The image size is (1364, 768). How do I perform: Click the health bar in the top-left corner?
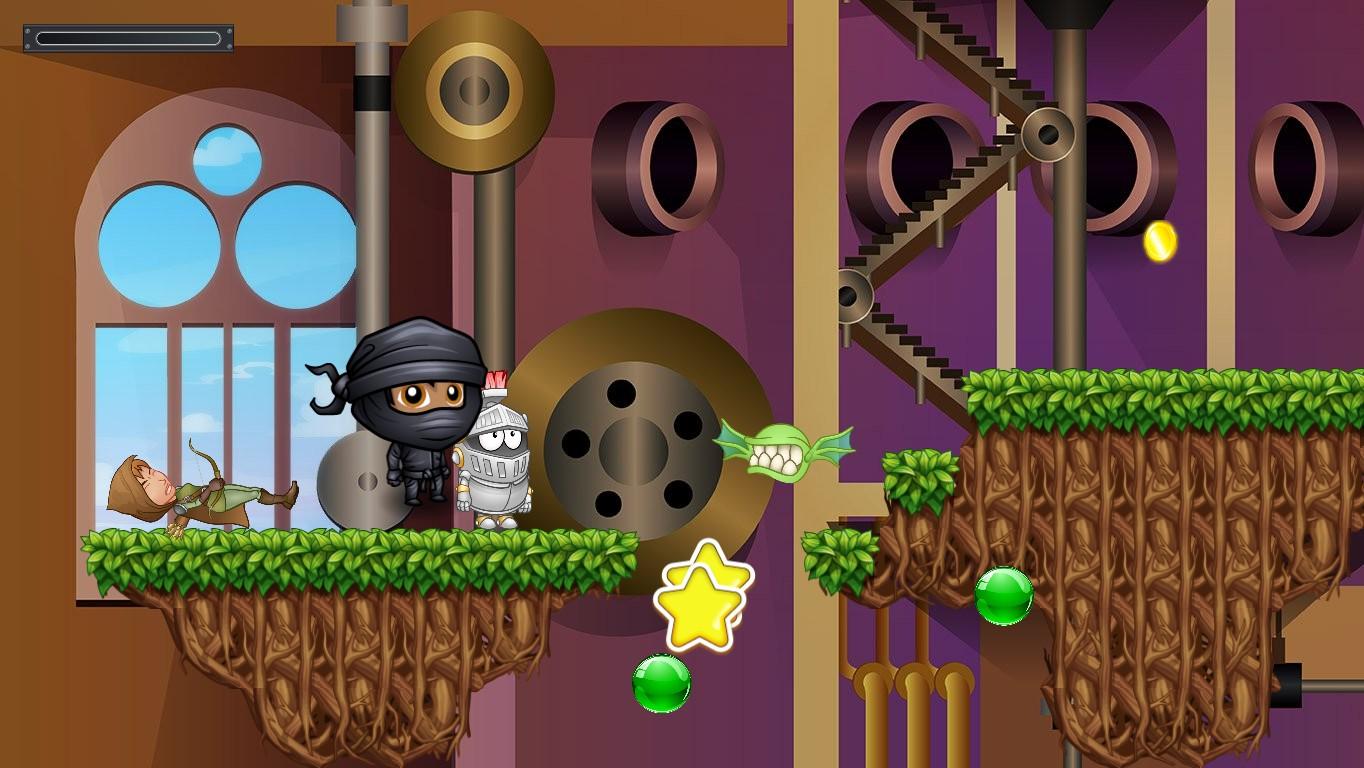[x=128, y=36]
